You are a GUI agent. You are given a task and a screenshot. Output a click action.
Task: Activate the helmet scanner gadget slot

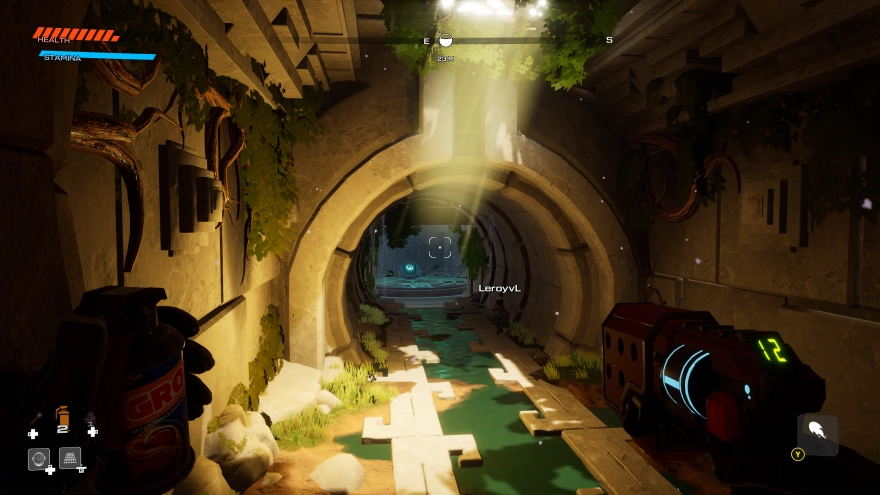pyautogui.click(x=39, y=458)
